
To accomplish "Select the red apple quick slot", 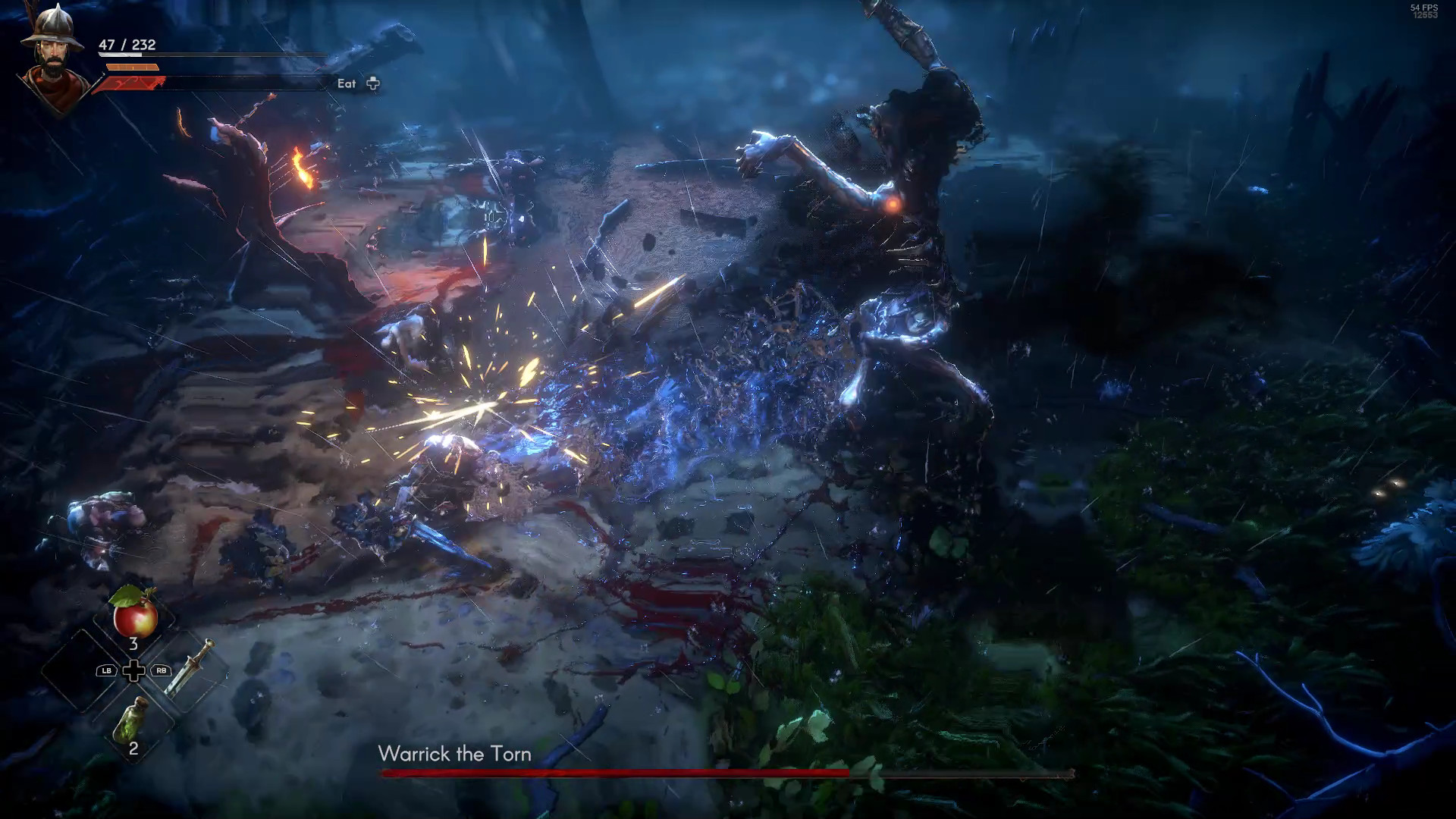I will tap(134, 614).
